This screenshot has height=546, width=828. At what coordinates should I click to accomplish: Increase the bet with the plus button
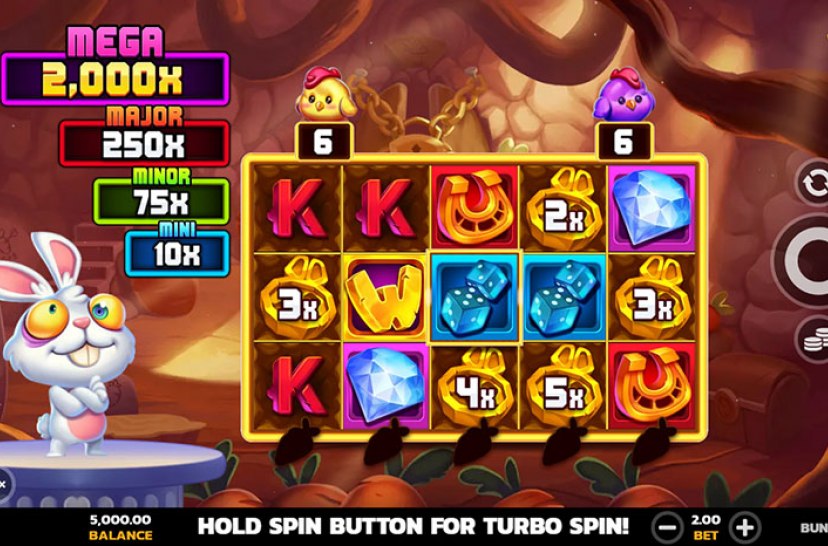[x=744, y=526]
